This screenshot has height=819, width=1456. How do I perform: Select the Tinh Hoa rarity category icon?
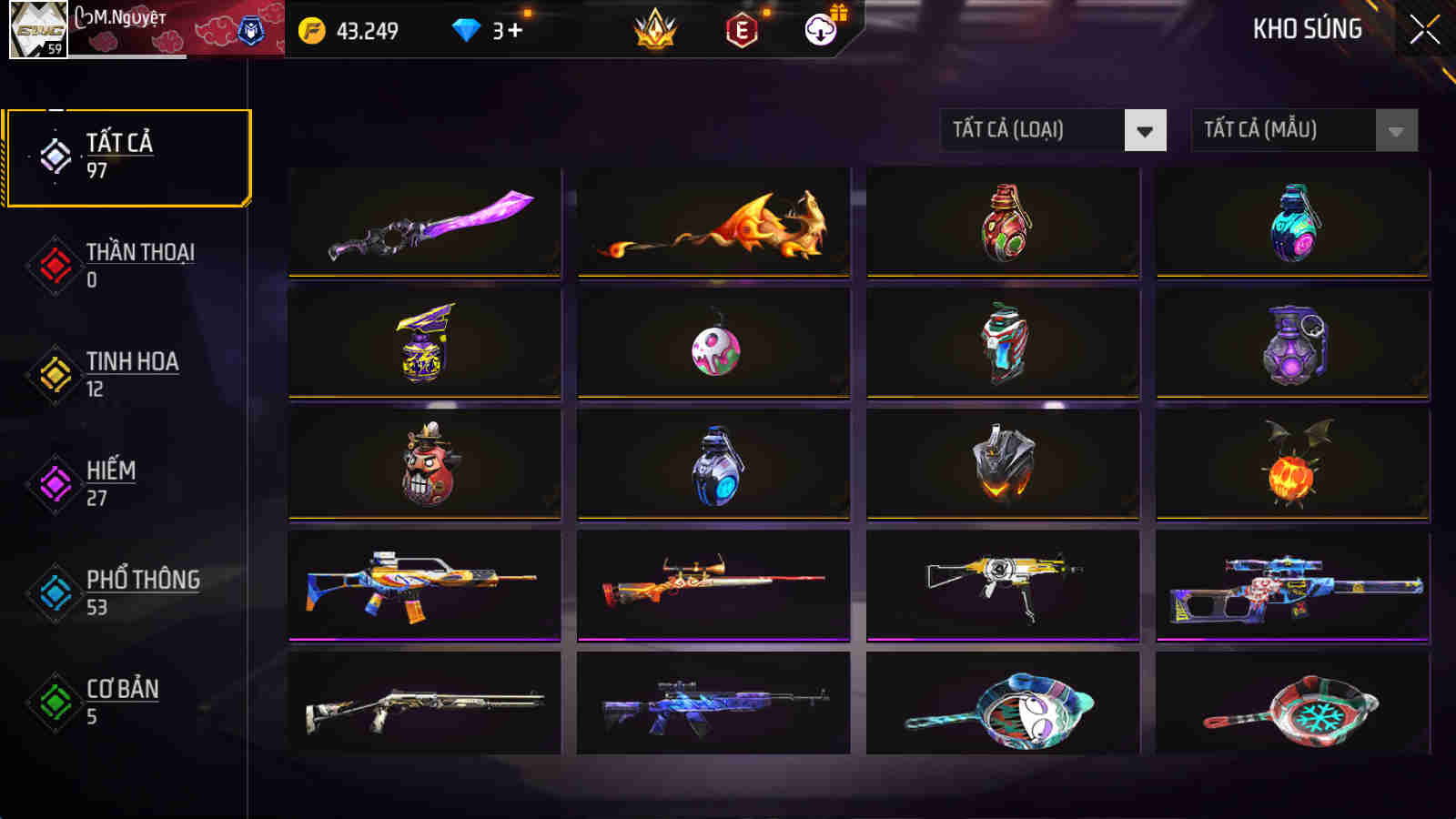click(x=55, y=373)
